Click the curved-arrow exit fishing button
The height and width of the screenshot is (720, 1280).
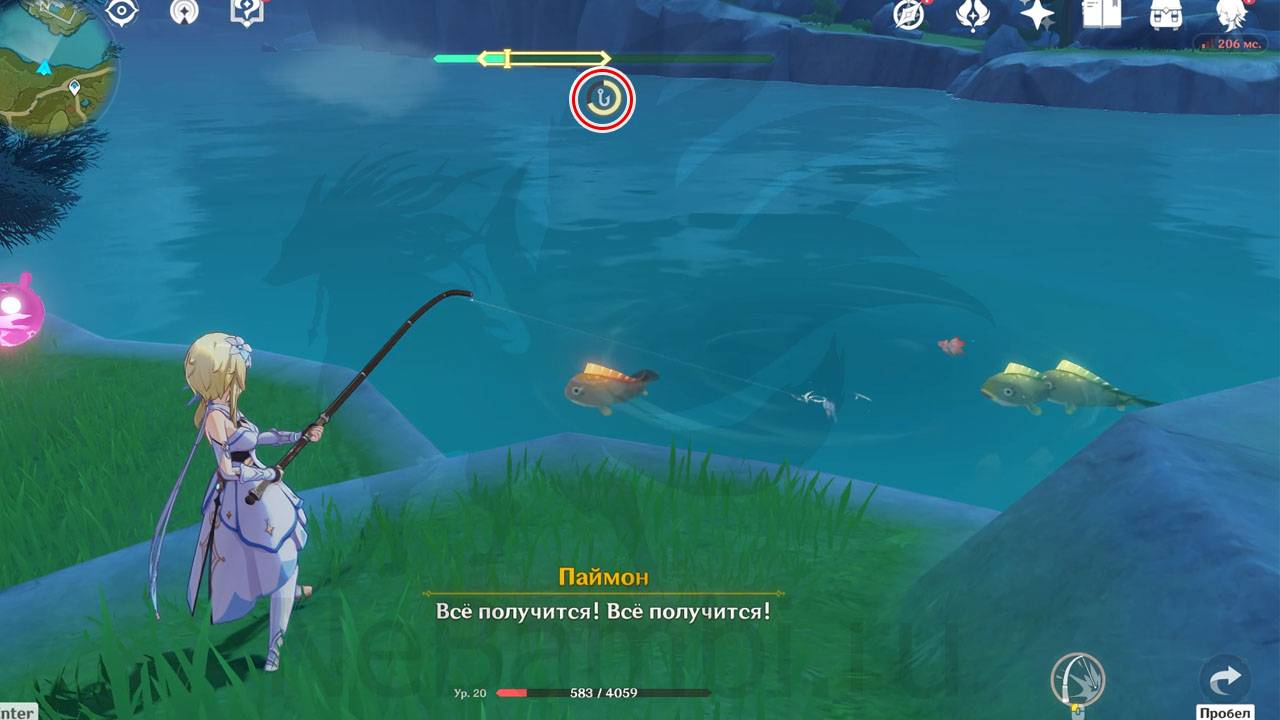click(x=1224, y=680)
